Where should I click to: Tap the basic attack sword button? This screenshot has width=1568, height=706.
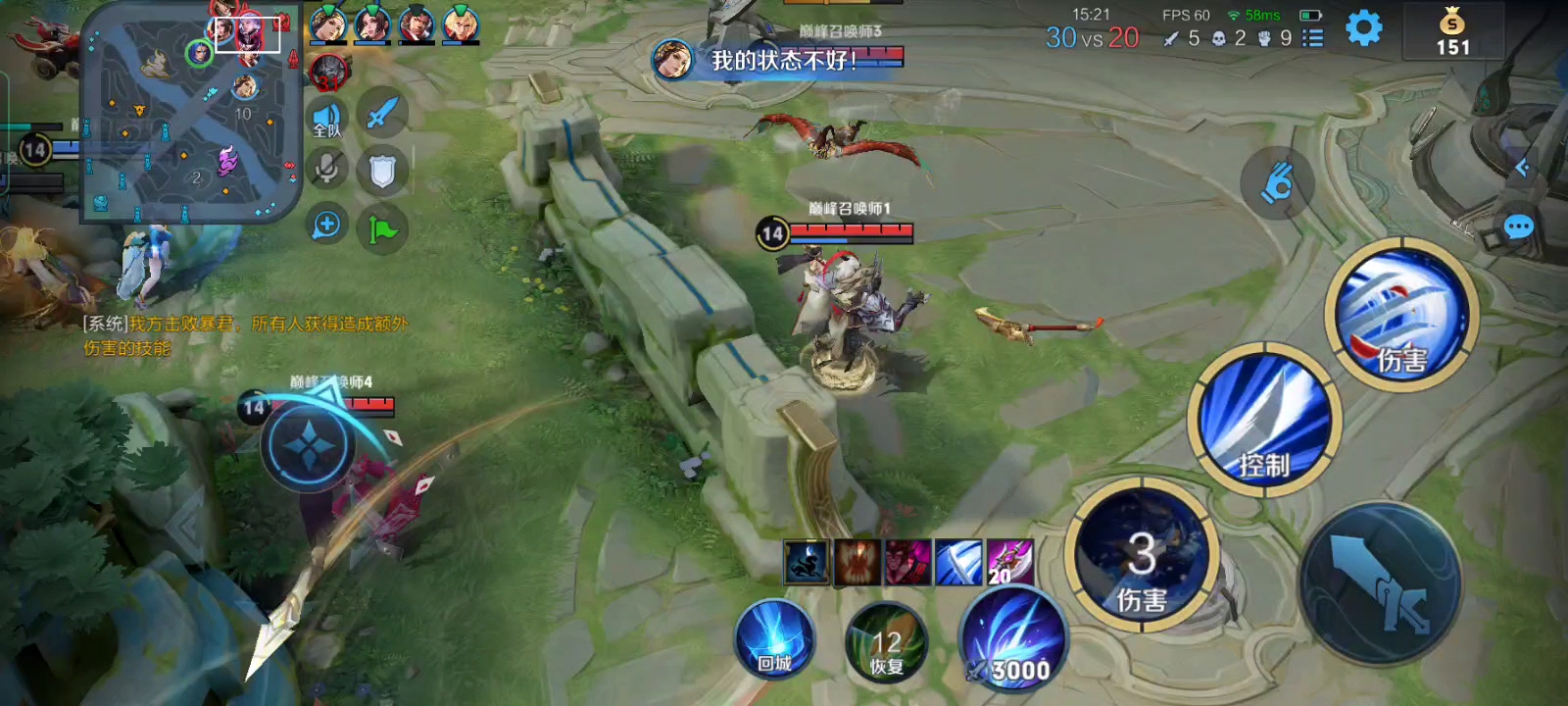coord(1382,585)
